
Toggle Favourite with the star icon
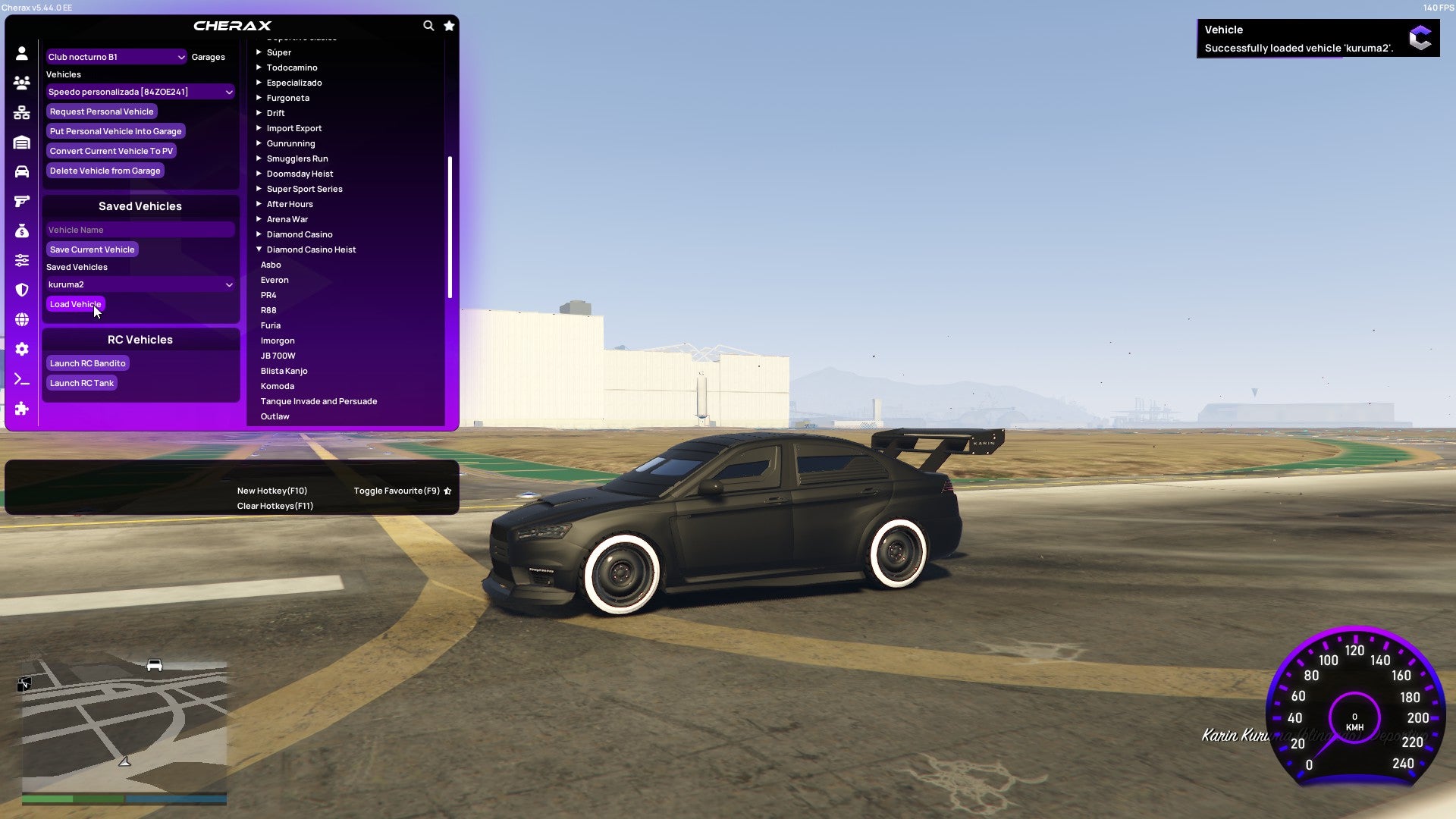point(448,25)
